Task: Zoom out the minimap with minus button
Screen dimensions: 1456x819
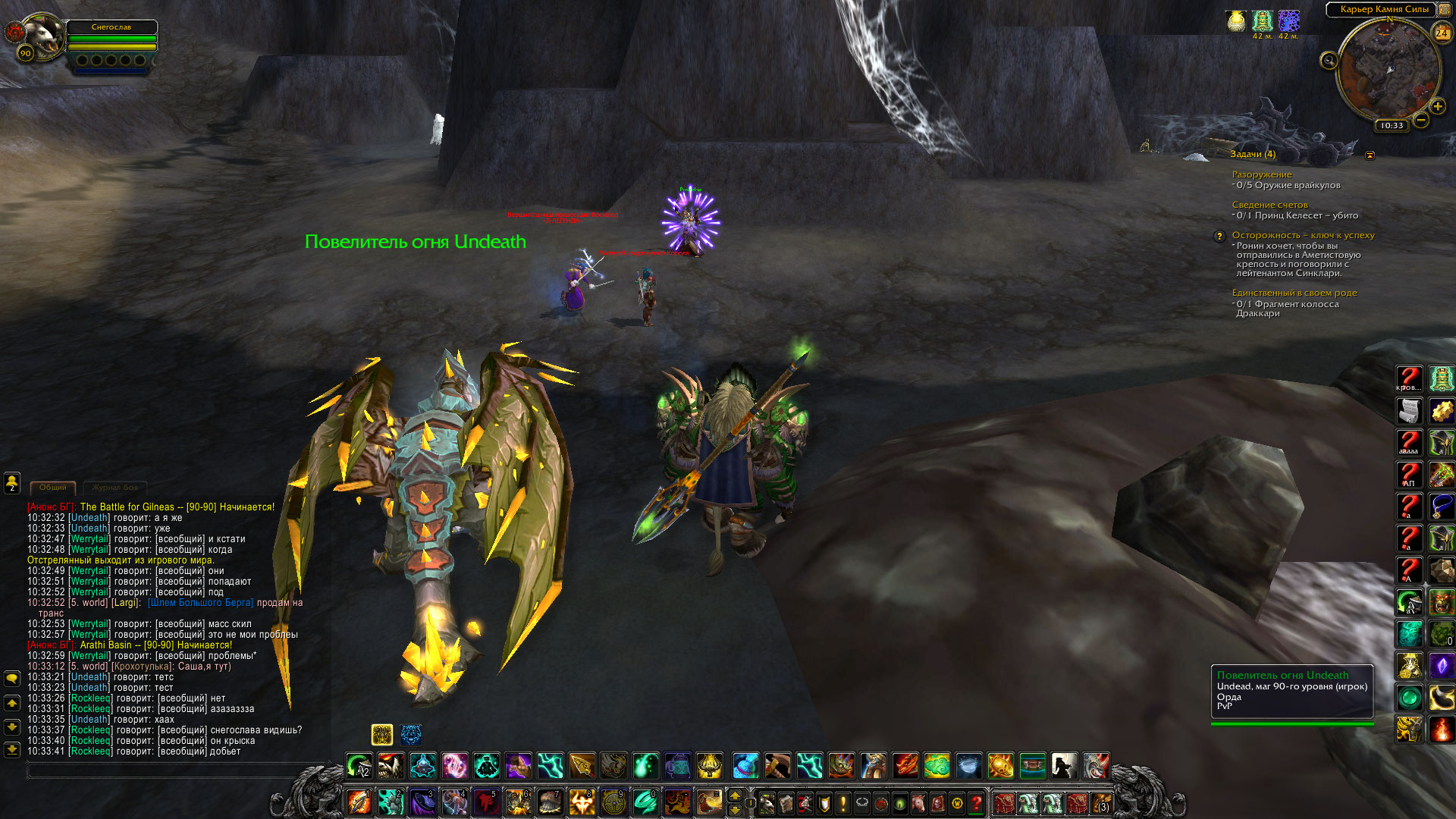Action: pos(1421,120)
